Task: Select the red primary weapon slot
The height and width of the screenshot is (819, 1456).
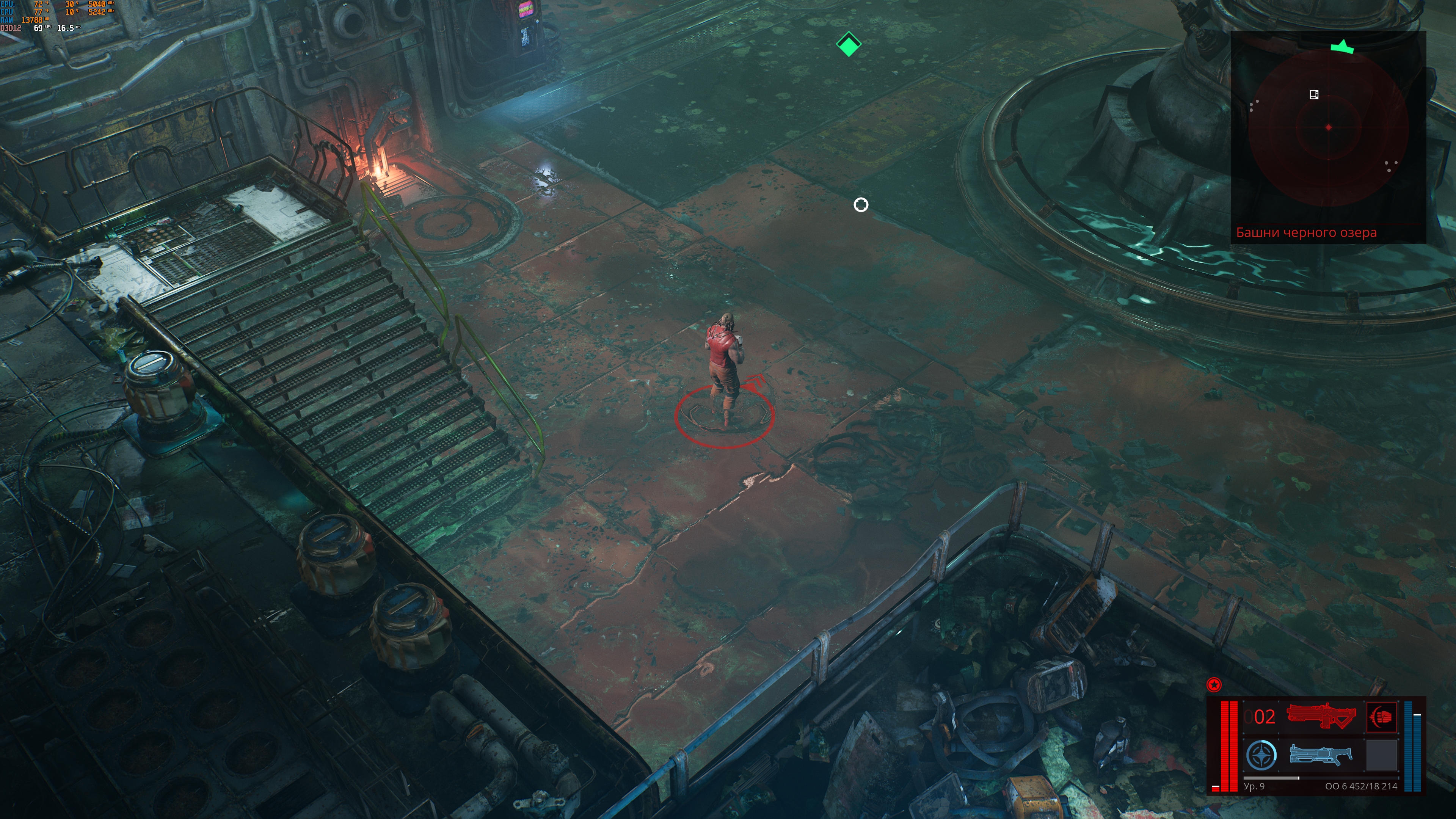Action: 1320,716
